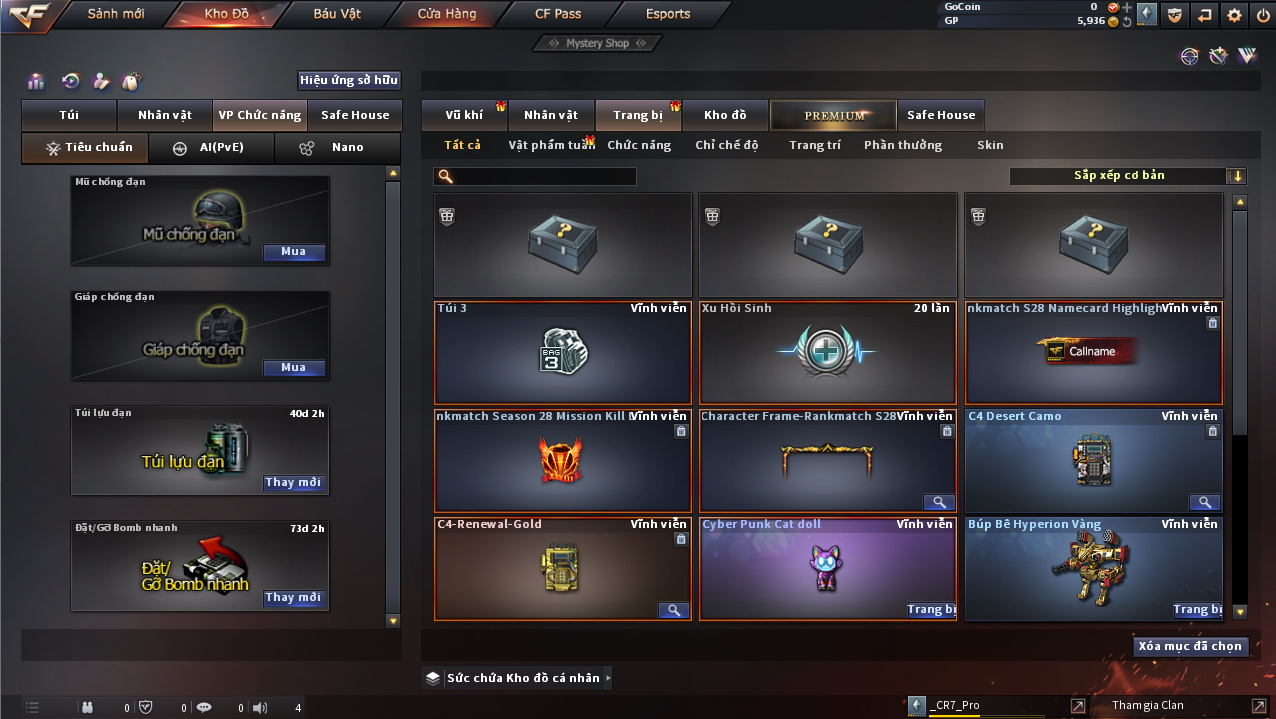This screenshot has width=1276, height=719.
Task: Click the Xóa mục đã chọn button
Action: pyautogui.click(x=1190, y=646)
